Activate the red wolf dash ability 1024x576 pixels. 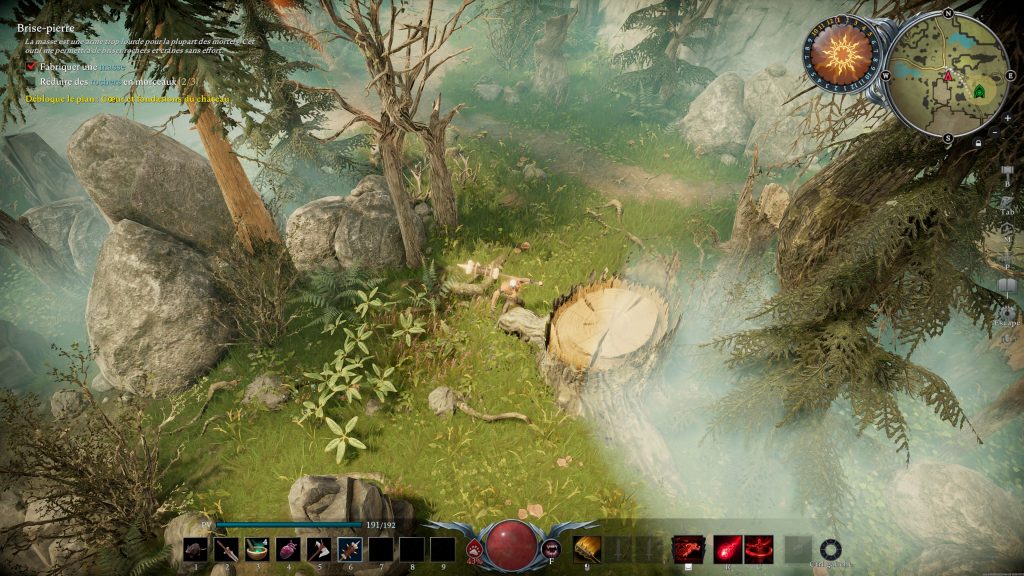pos(688,549)
